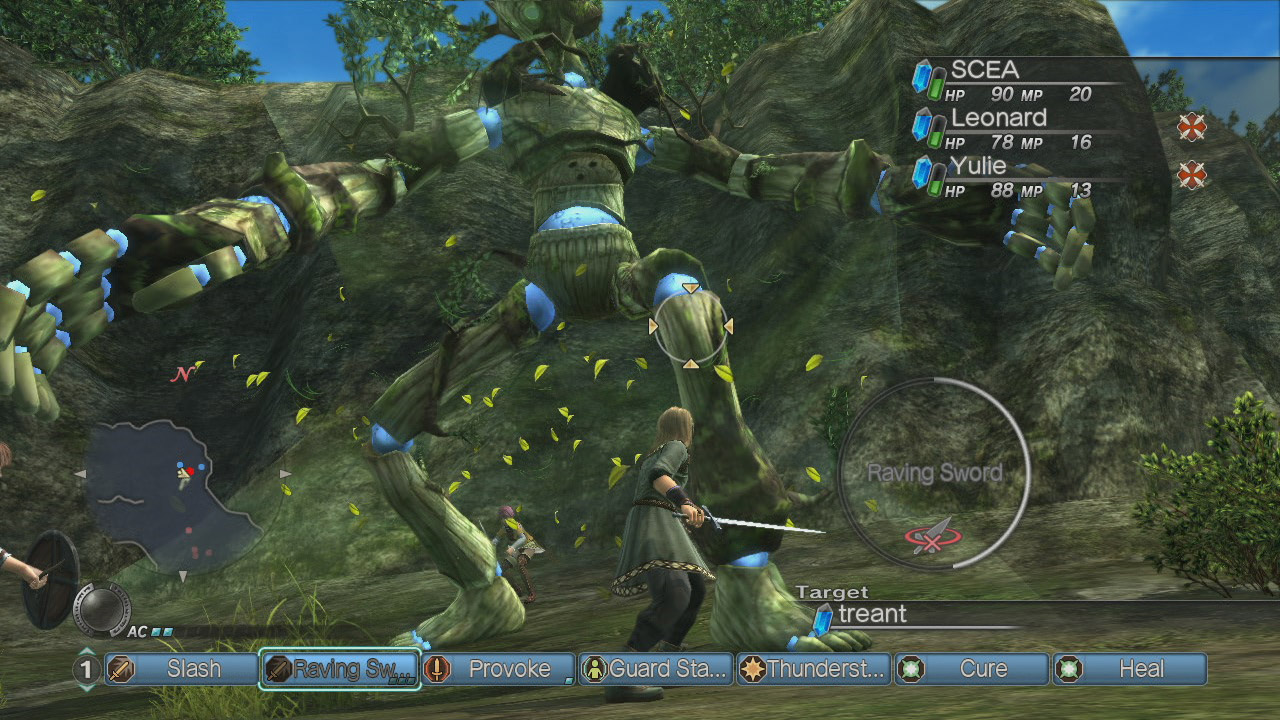Use the Provoke command

coord(498,669)
